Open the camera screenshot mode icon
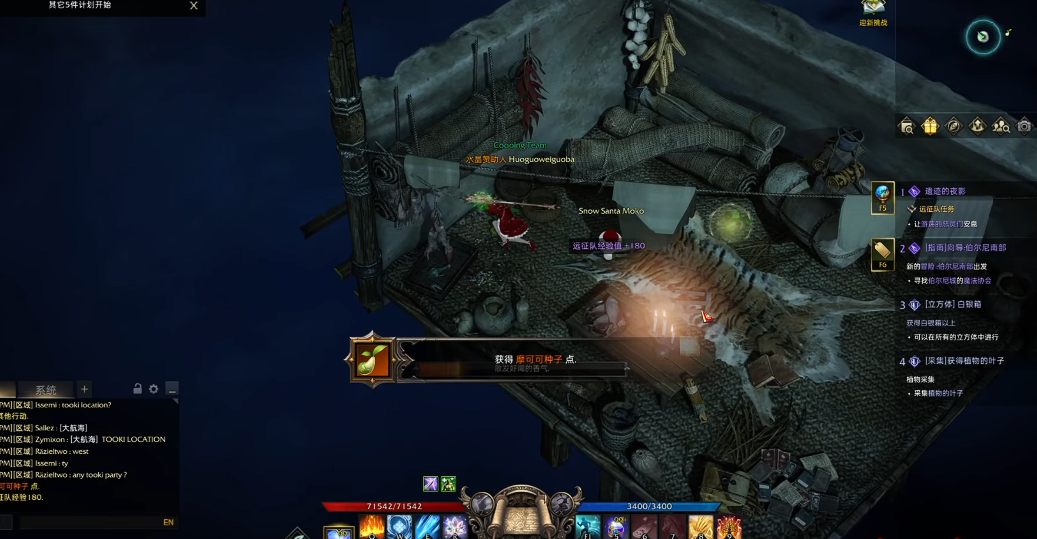This screenshot has width=1037, height=539. tap(1024, 126)
